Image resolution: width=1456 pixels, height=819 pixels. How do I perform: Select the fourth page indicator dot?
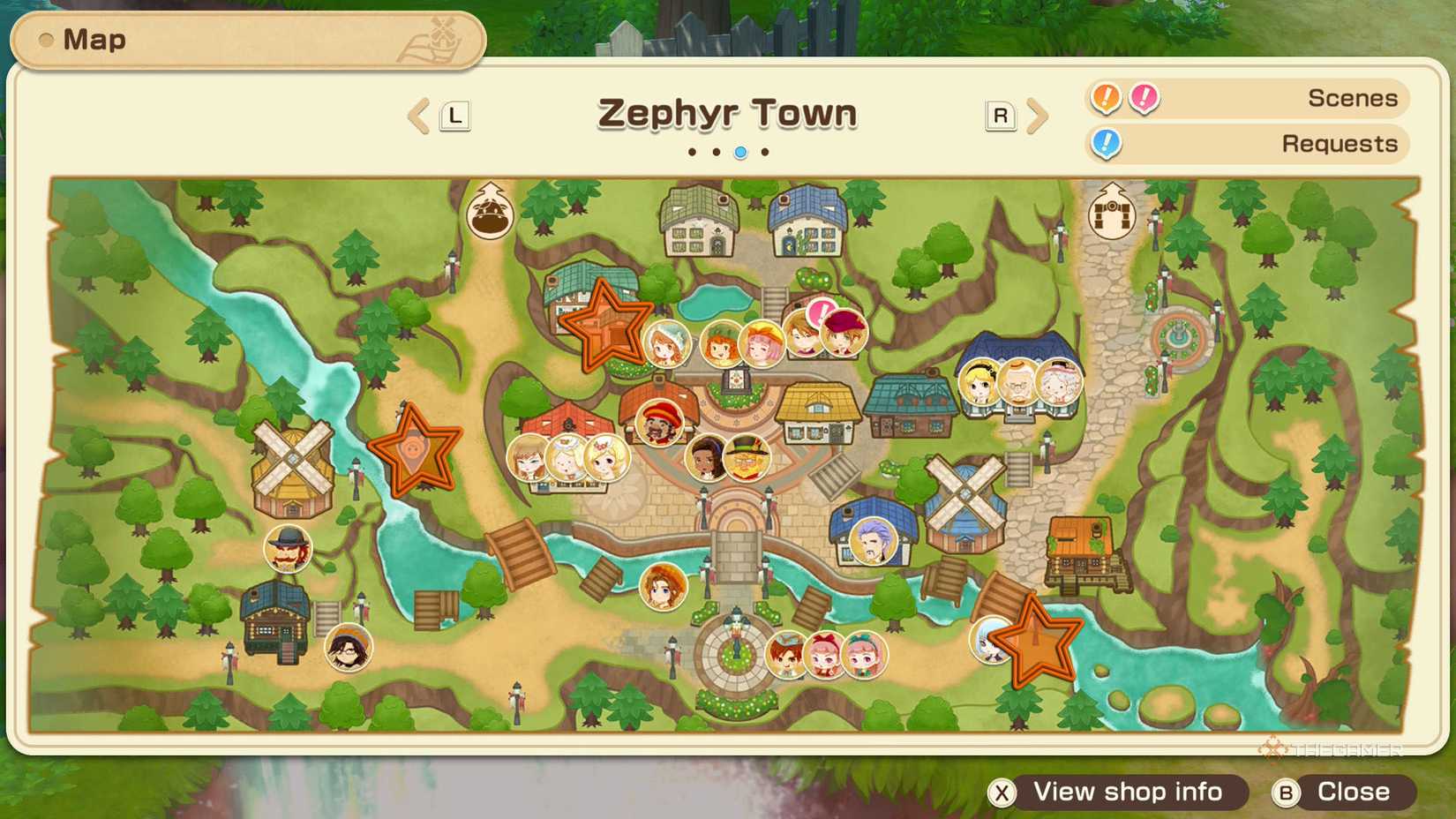[x=764, y=152]
